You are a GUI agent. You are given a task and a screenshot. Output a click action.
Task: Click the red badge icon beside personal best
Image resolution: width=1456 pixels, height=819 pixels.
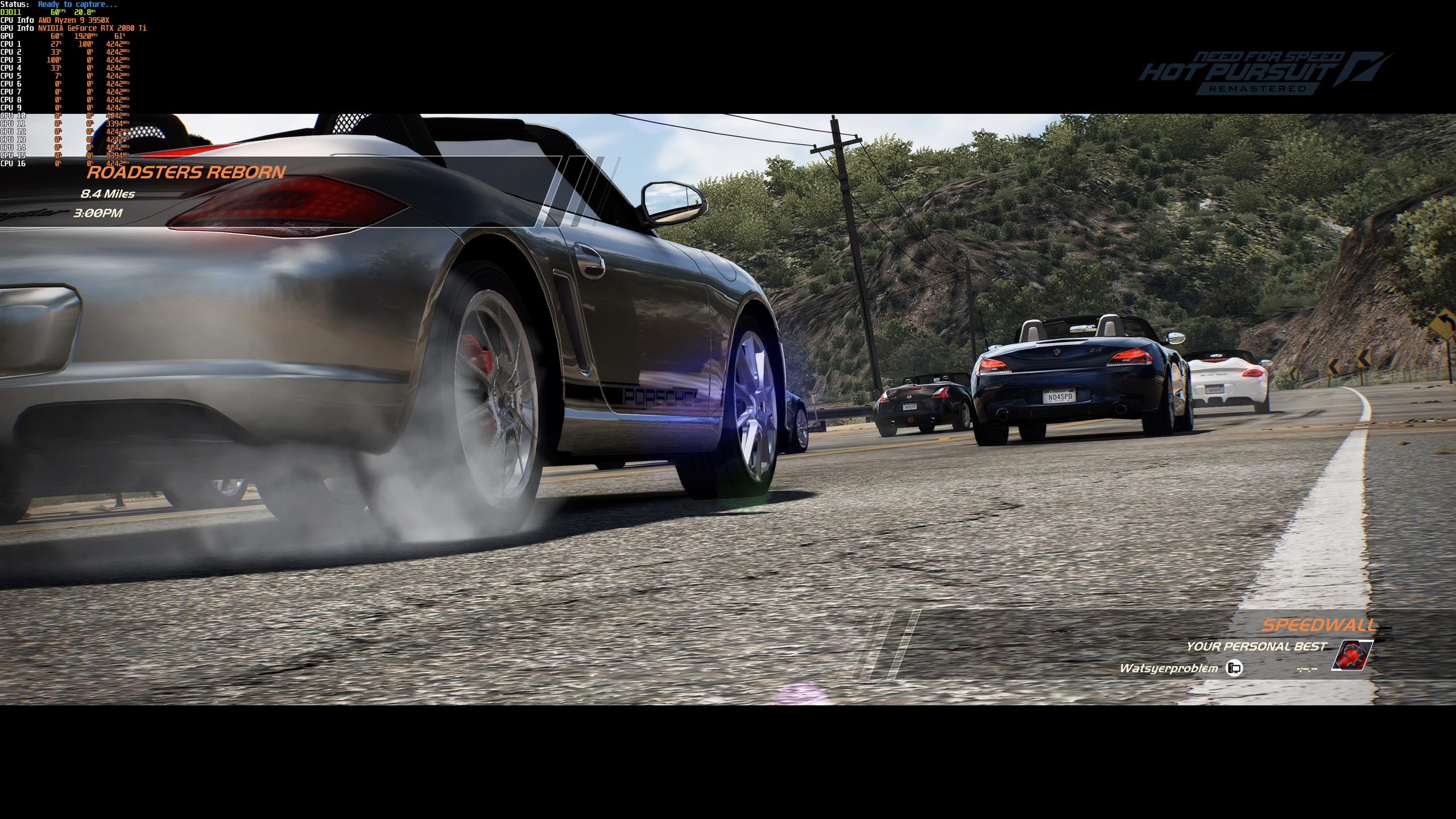click(x=1352, y=656)
